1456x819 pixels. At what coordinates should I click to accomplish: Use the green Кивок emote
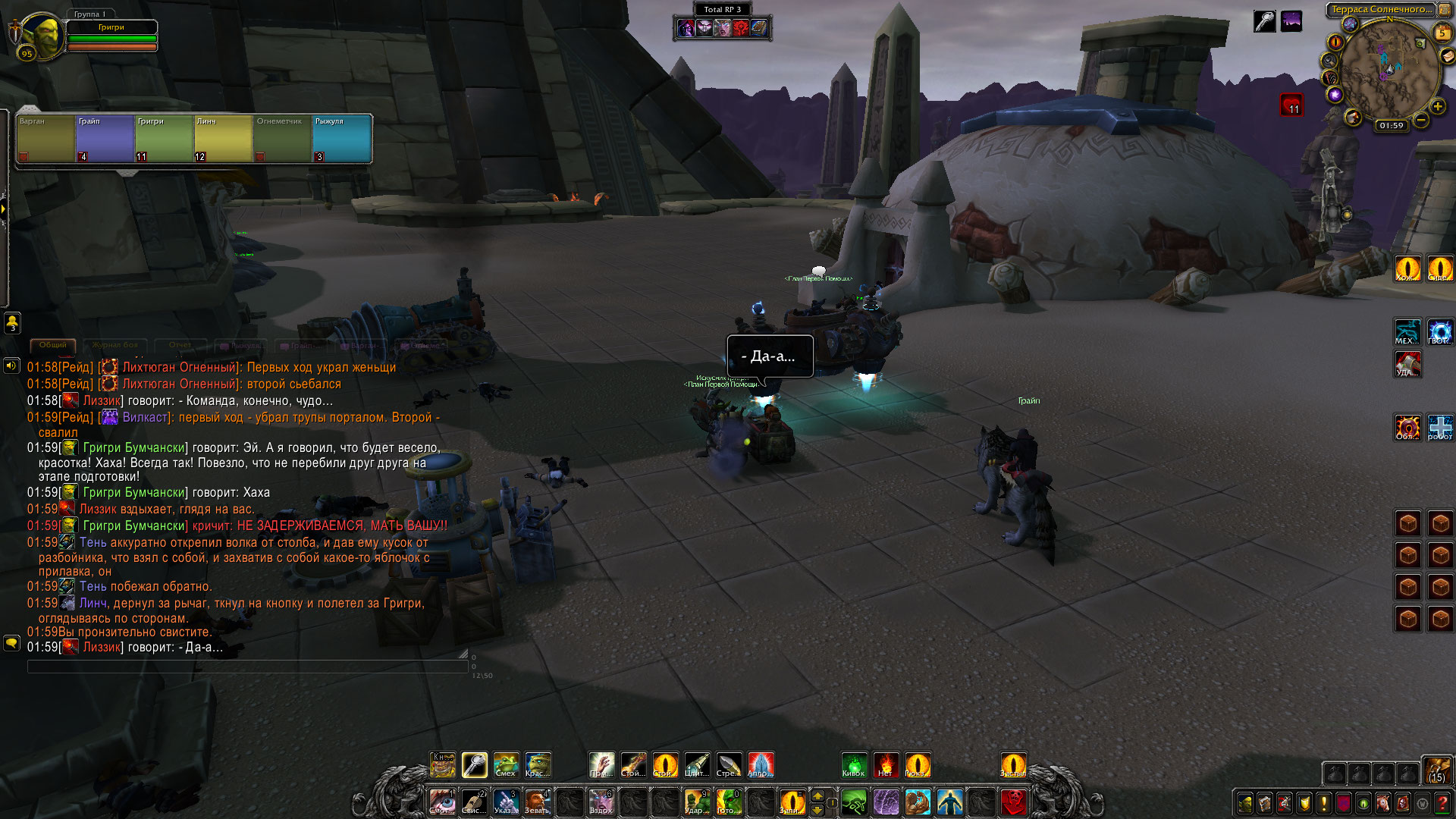tap(854, 765)
